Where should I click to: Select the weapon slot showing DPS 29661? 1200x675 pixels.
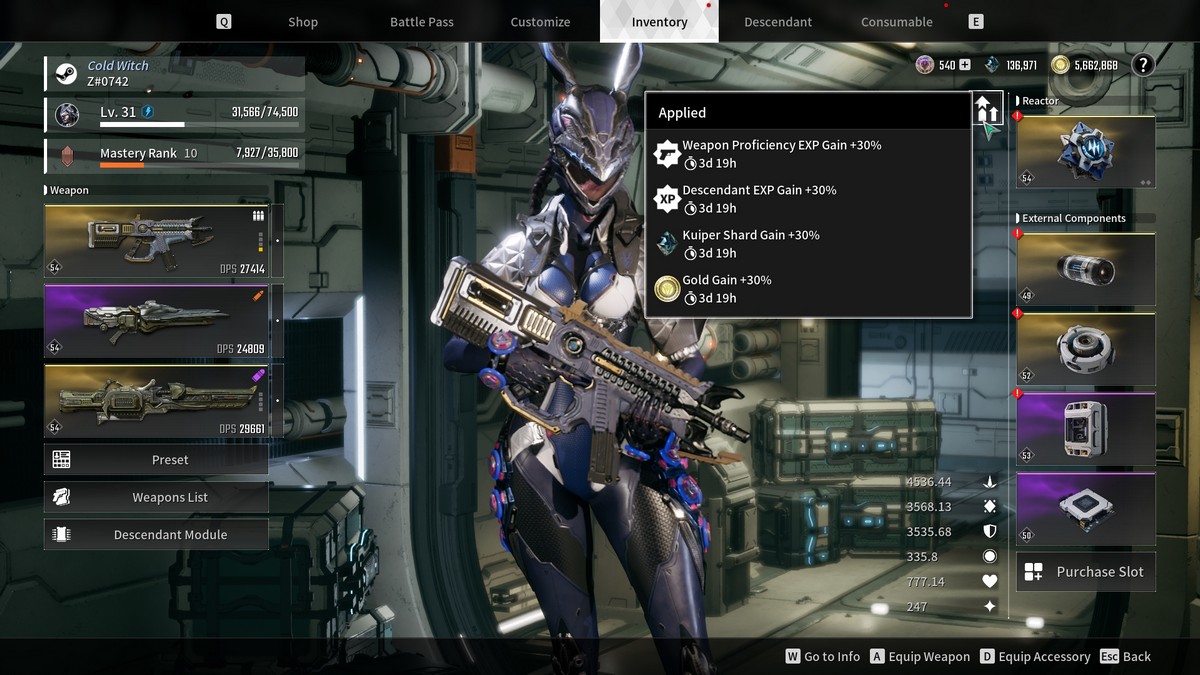[x=163, y=401]
